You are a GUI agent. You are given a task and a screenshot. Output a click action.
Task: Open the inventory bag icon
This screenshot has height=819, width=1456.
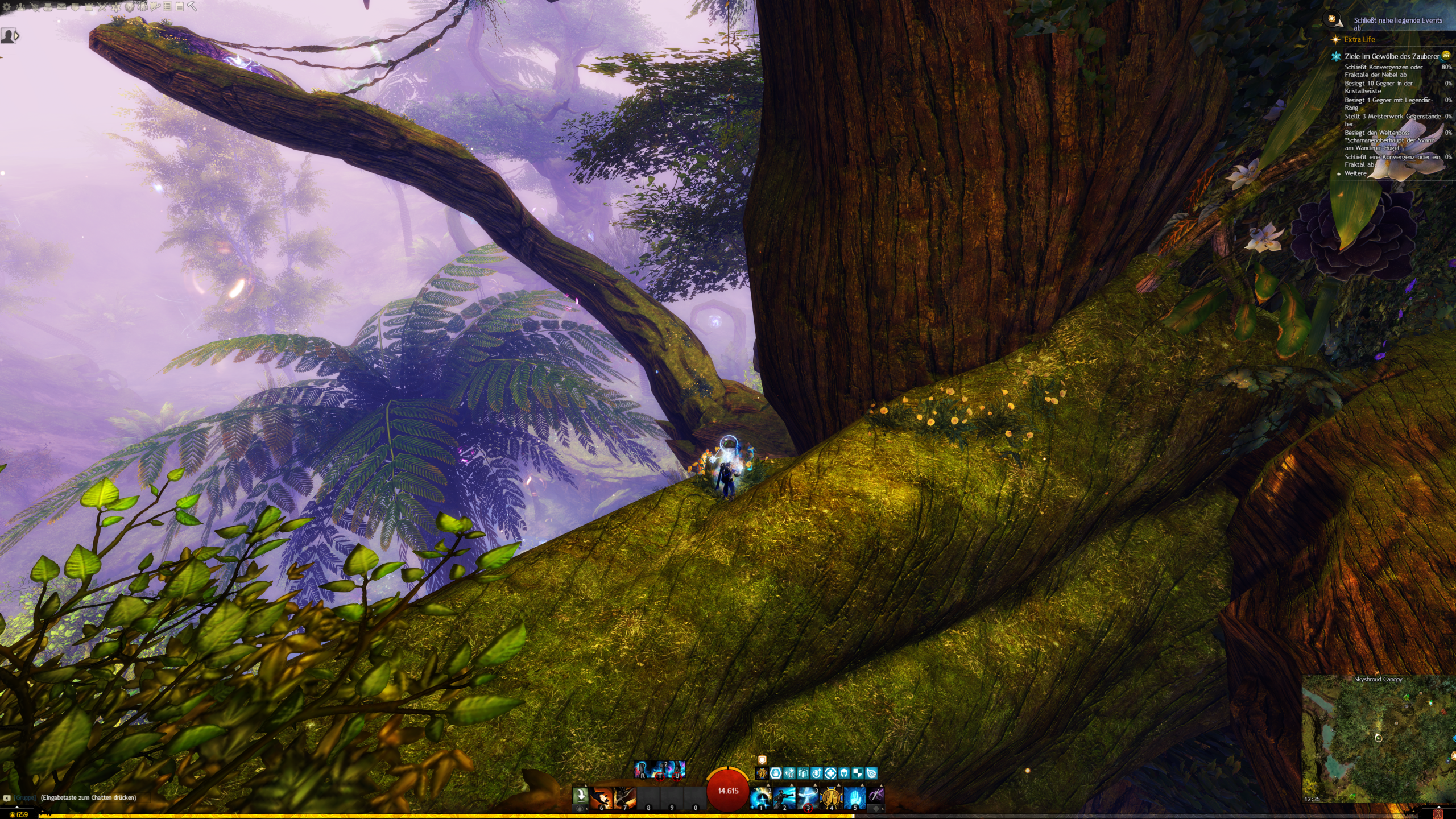(48, 7)
